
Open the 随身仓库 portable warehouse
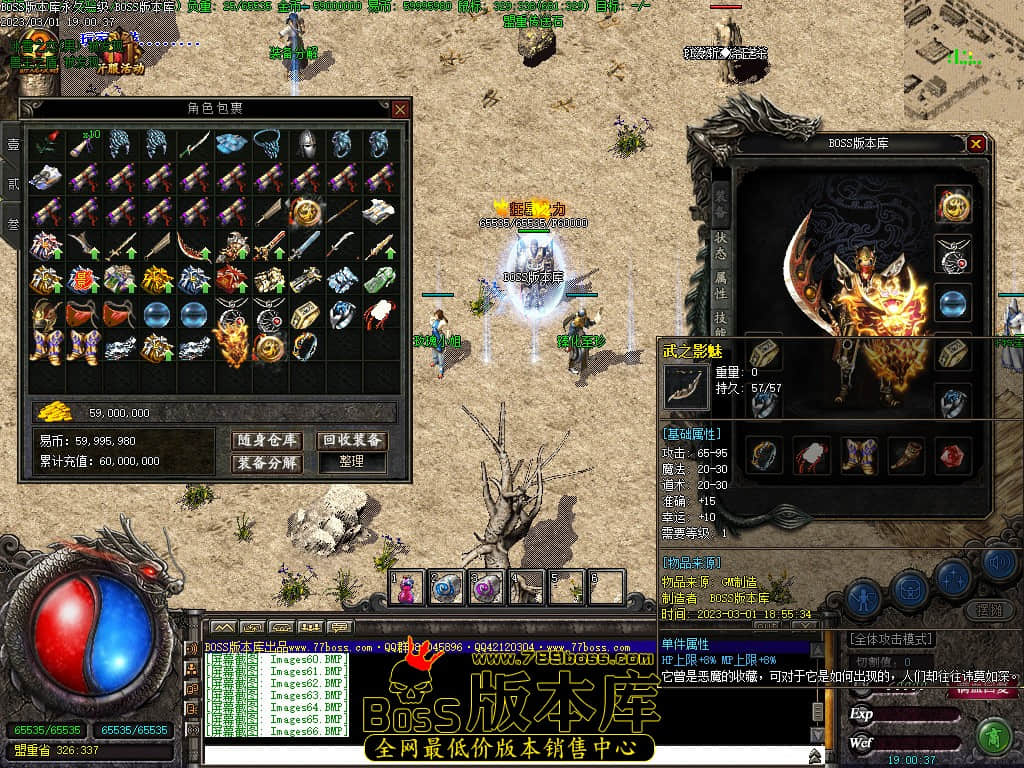click(x=269, y=440)
